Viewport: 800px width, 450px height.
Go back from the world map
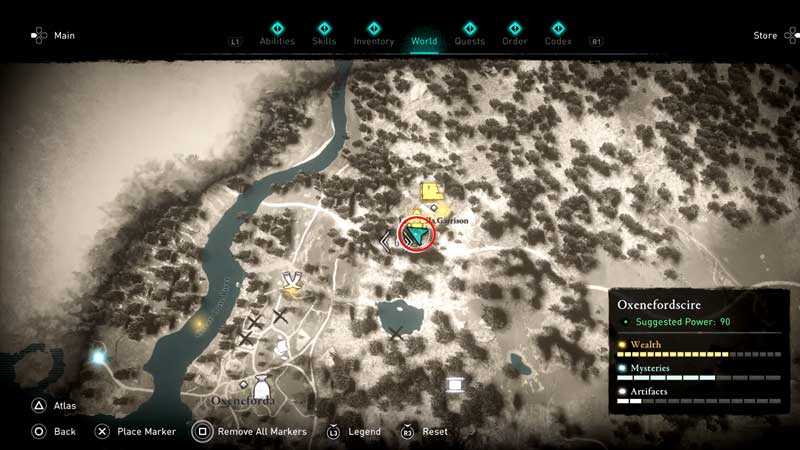click(x=64, y=432)
